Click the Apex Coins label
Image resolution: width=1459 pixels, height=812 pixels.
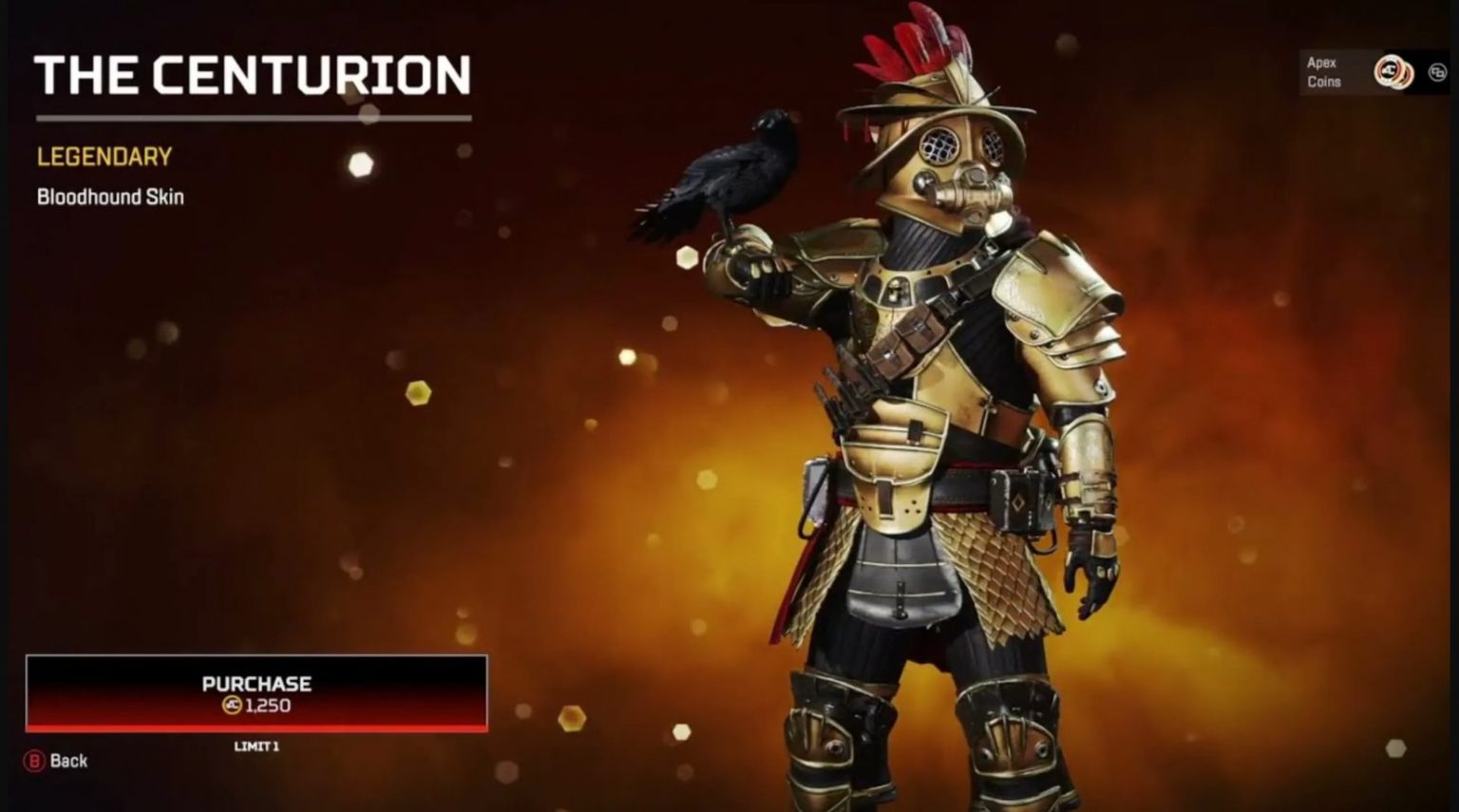(x=1322, y=73)
